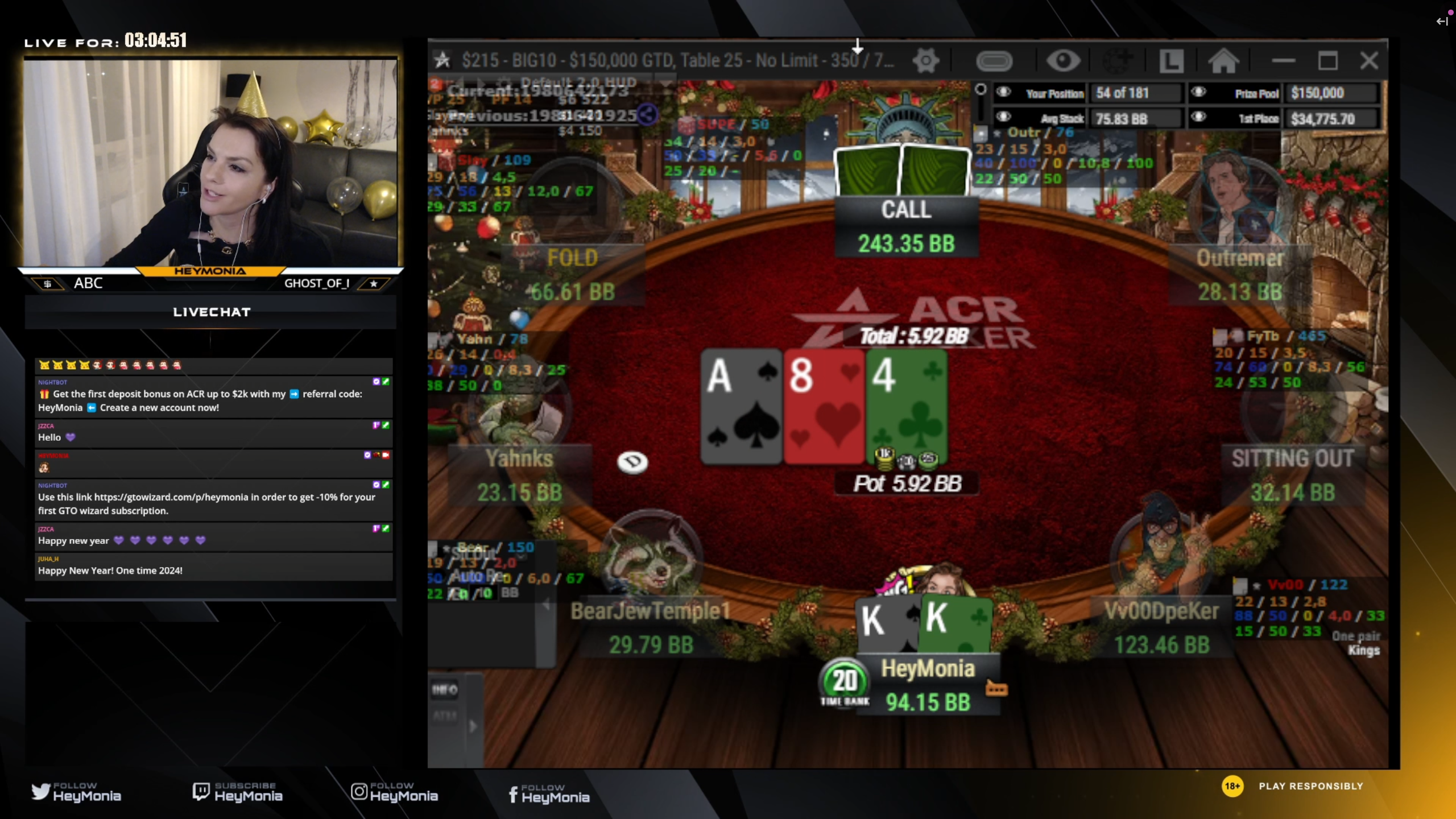Viewport: 1456px width, 819px height.
Task: Click the purple share icon near the hand number
Action: [647, 115]
